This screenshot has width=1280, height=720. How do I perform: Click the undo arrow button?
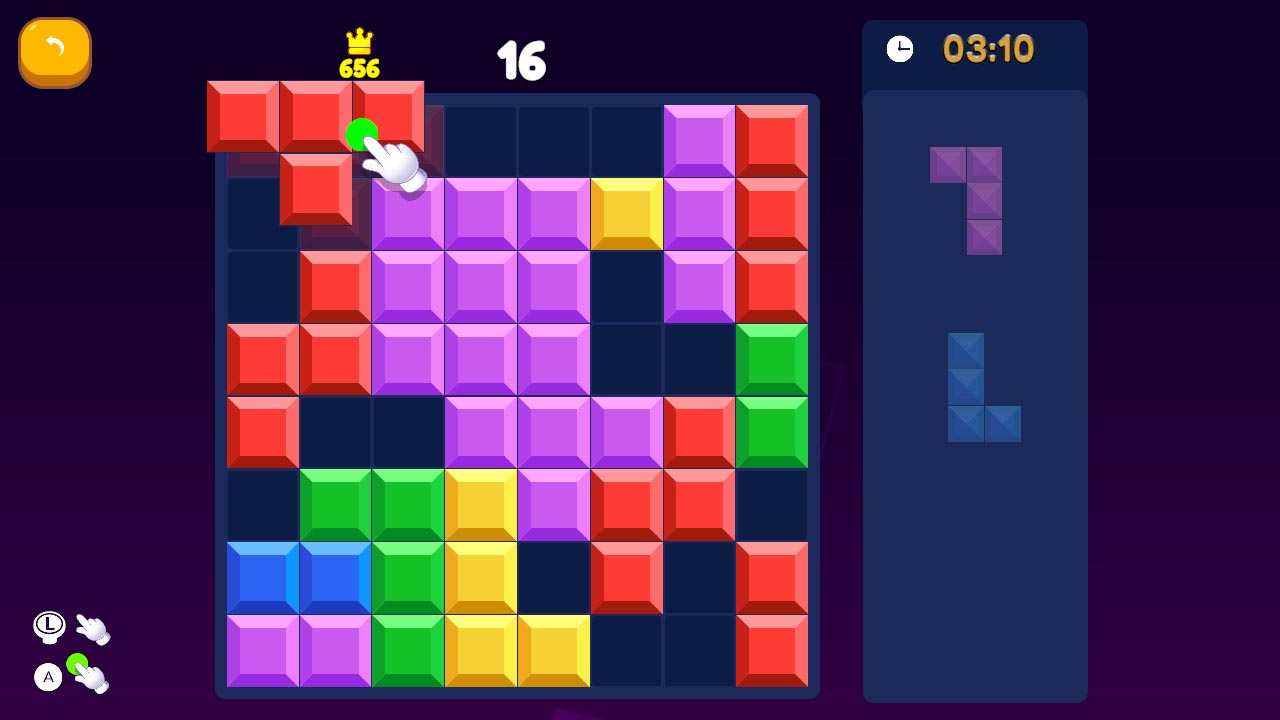point(55,51)
